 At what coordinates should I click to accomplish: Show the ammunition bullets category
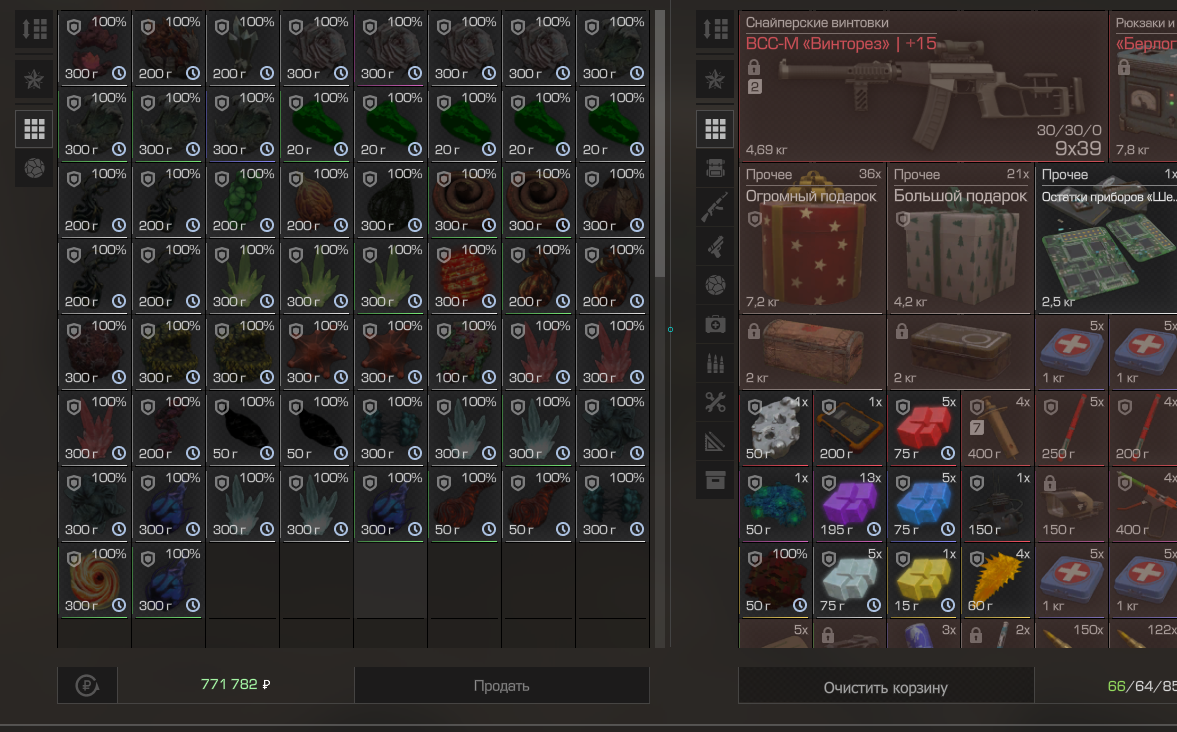point(715,364)
